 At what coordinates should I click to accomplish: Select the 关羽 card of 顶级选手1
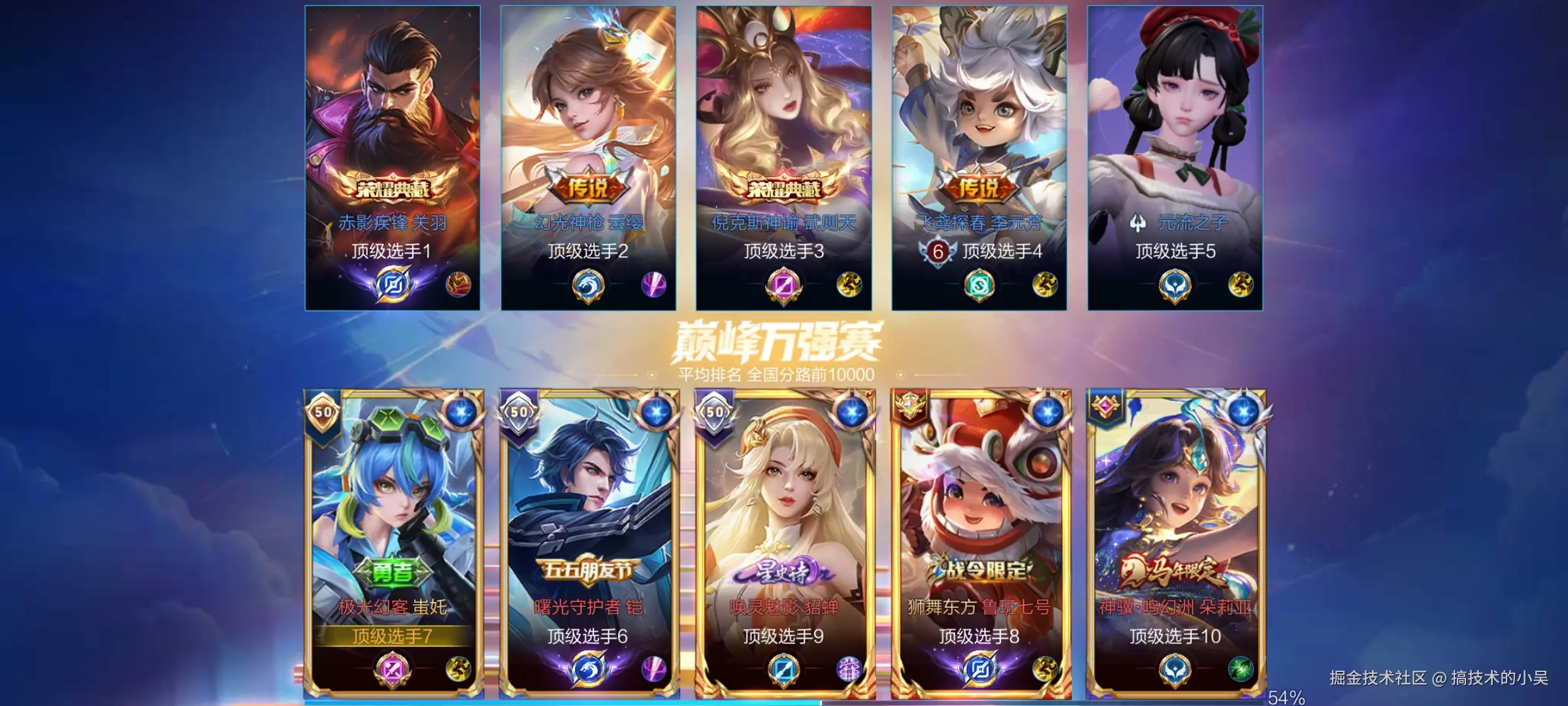tap(392, 157)
